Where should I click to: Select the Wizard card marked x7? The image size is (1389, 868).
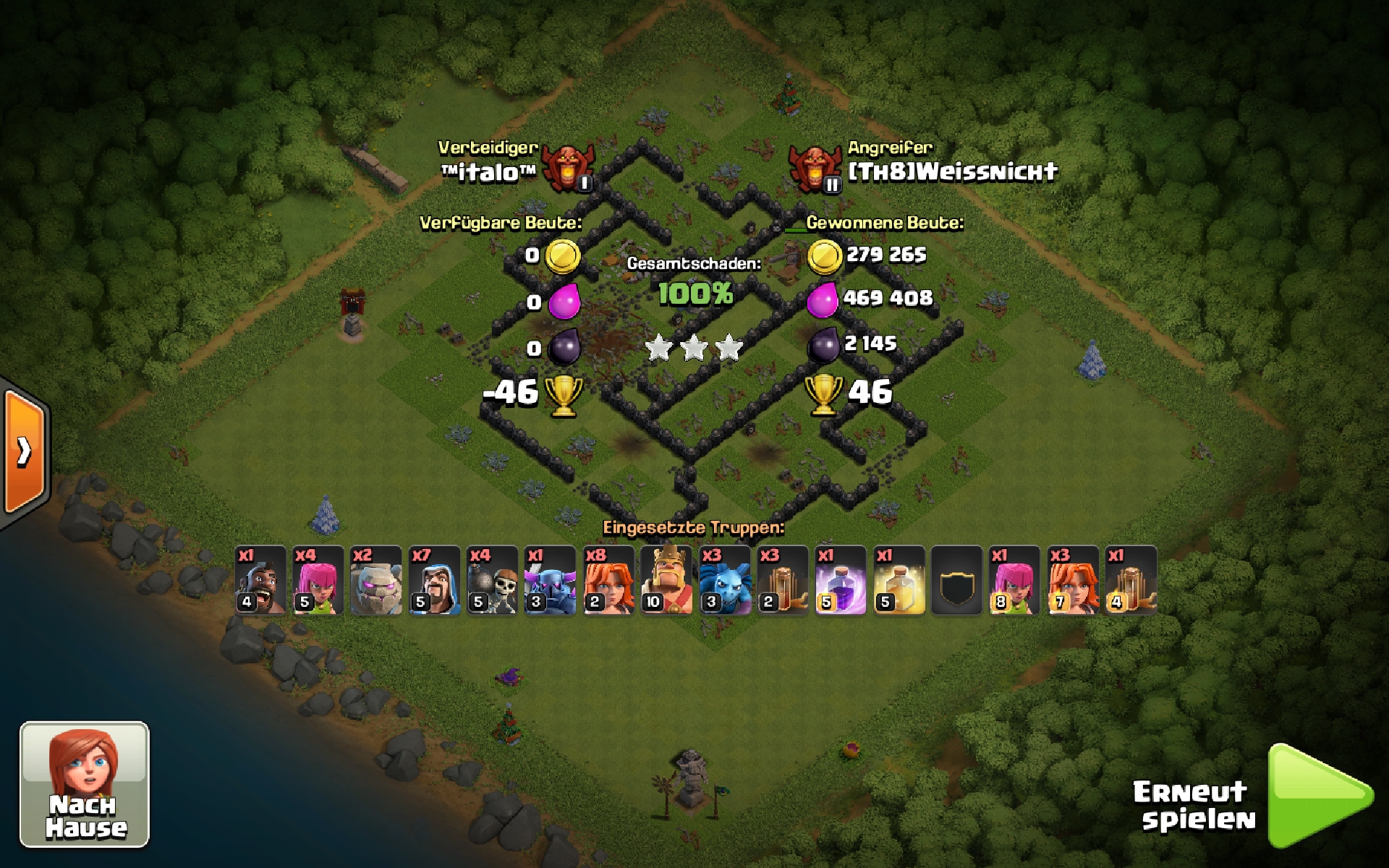click(434, 580)
